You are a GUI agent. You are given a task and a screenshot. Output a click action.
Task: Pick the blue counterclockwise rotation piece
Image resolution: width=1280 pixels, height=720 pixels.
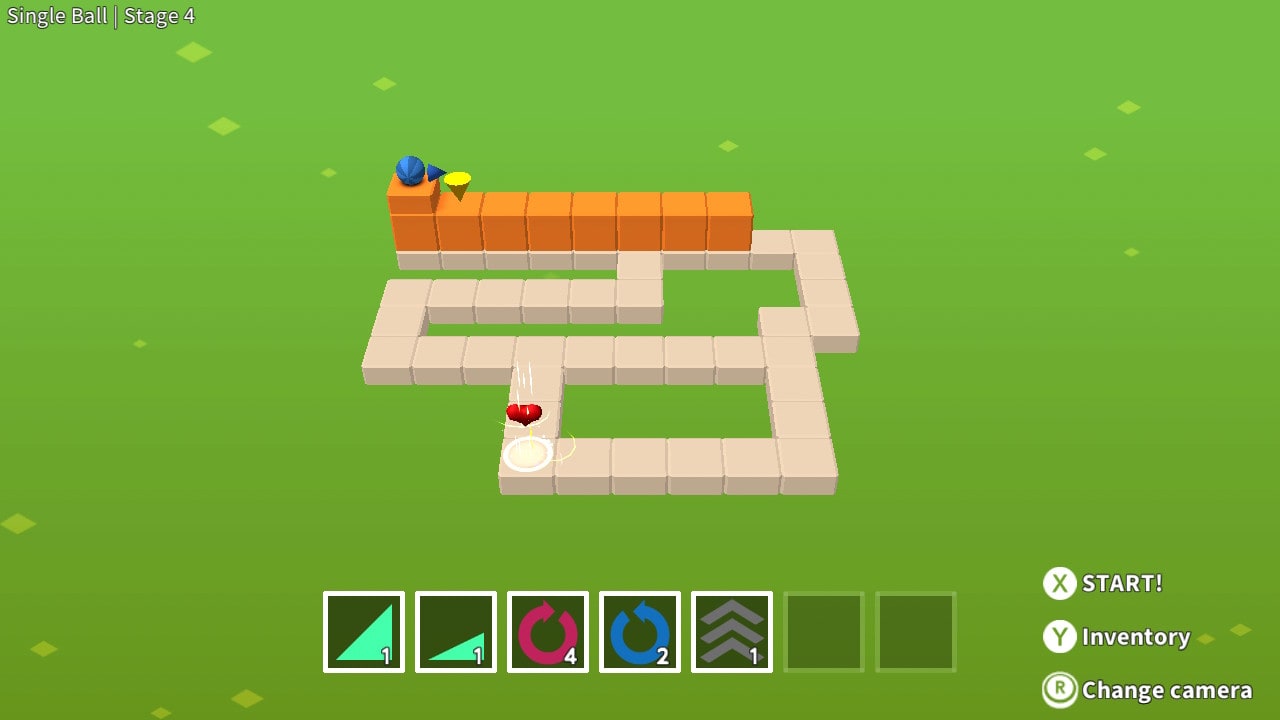pyautogui.click(x=639, y=631)
